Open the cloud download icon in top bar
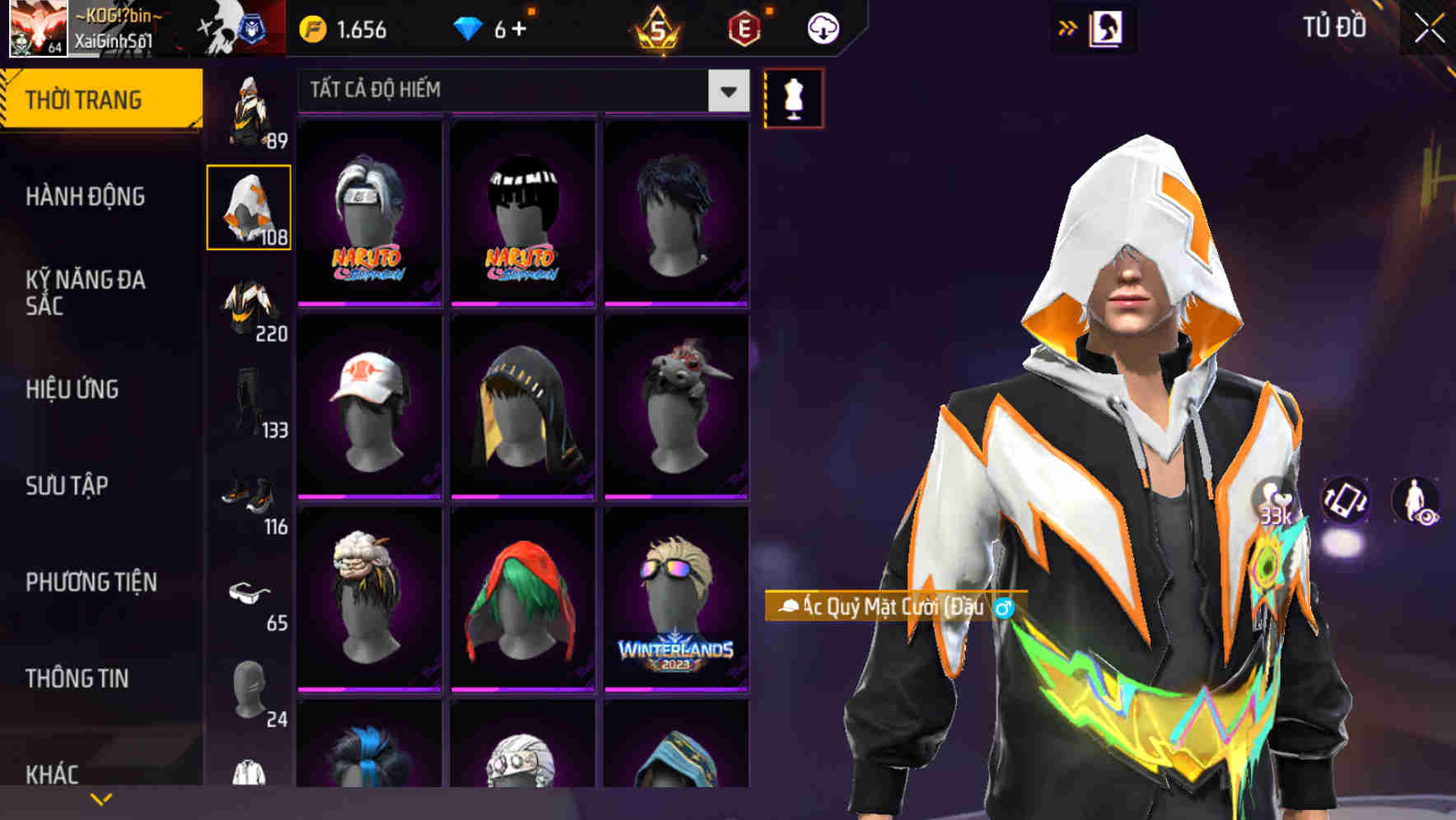Screen dimensions: 1456x820 (821, 27)
